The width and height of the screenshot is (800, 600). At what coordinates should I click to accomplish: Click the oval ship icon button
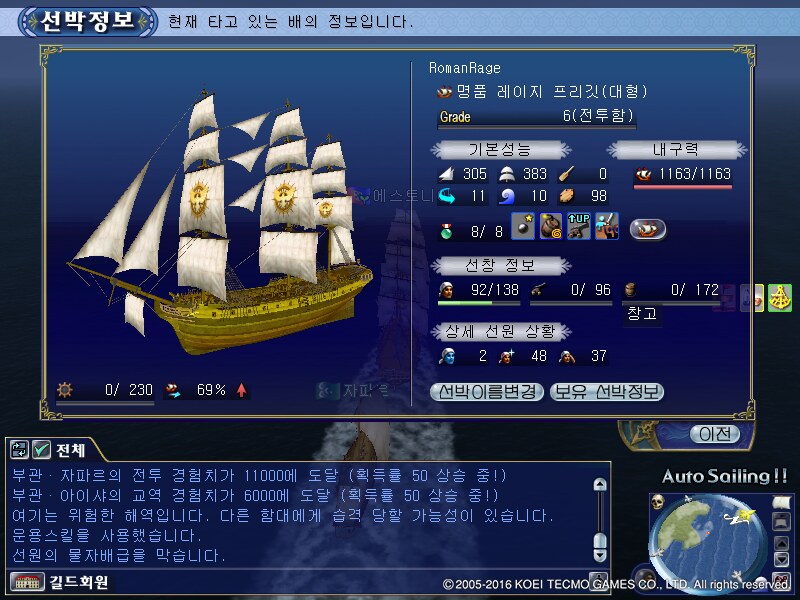(648, 229)
